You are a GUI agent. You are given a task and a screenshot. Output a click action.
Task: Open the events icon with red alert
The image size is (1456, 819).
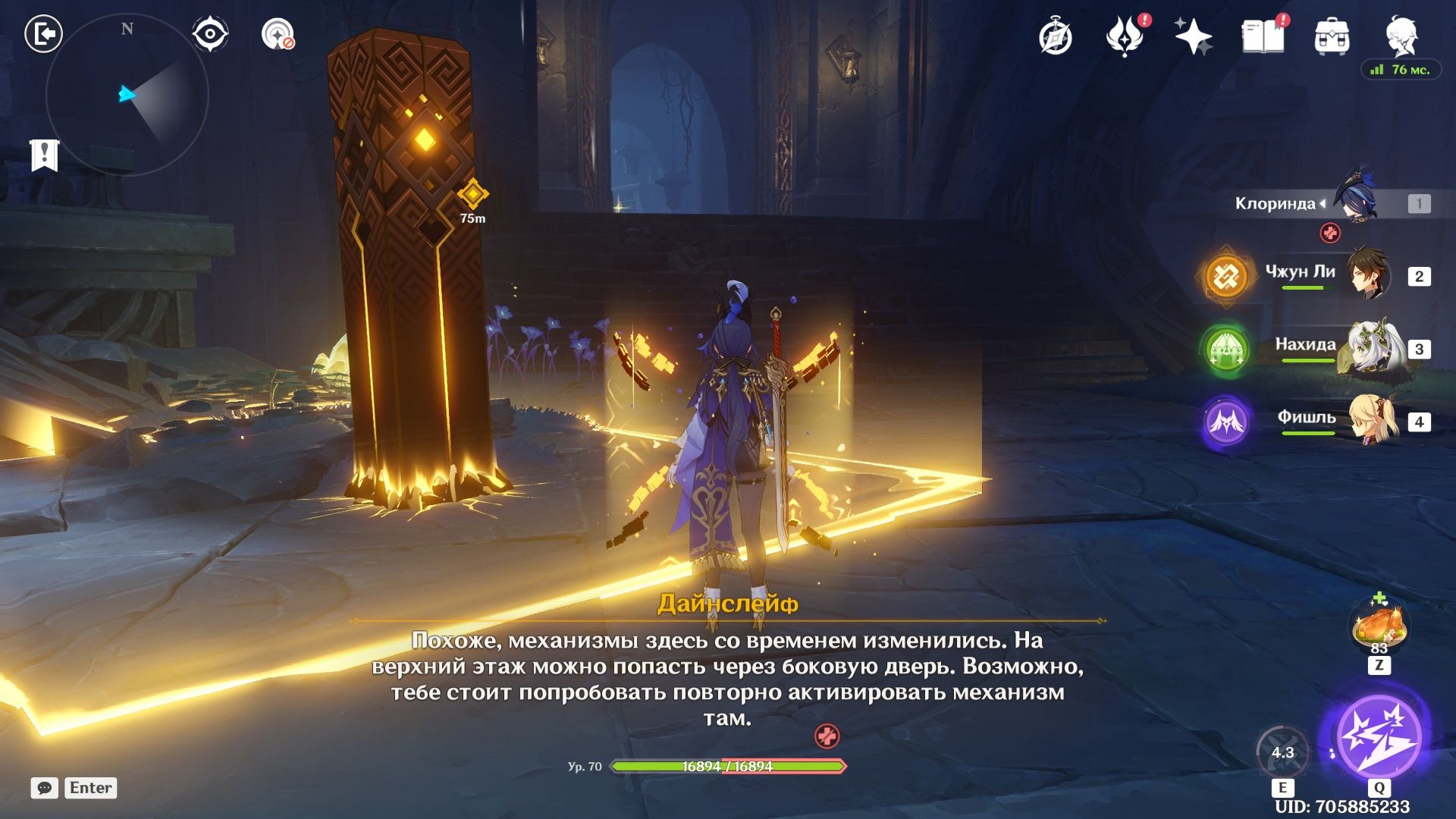coord(1125,36)
